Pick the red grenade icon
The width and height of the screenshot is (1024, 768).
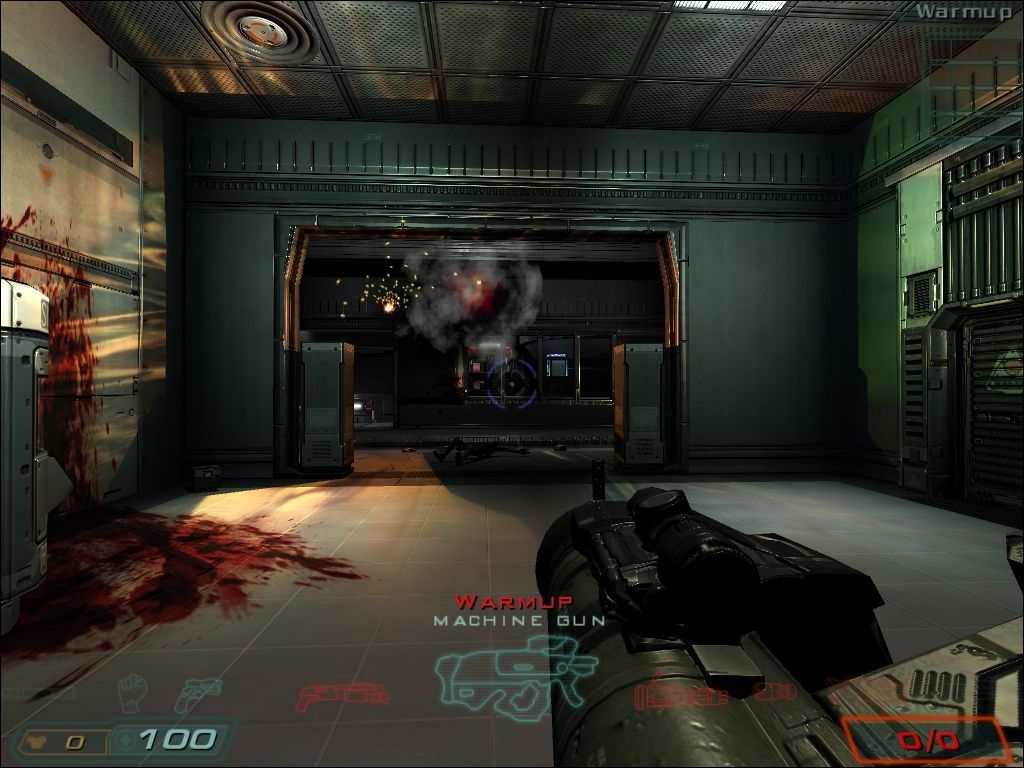(x=772, y=691)
